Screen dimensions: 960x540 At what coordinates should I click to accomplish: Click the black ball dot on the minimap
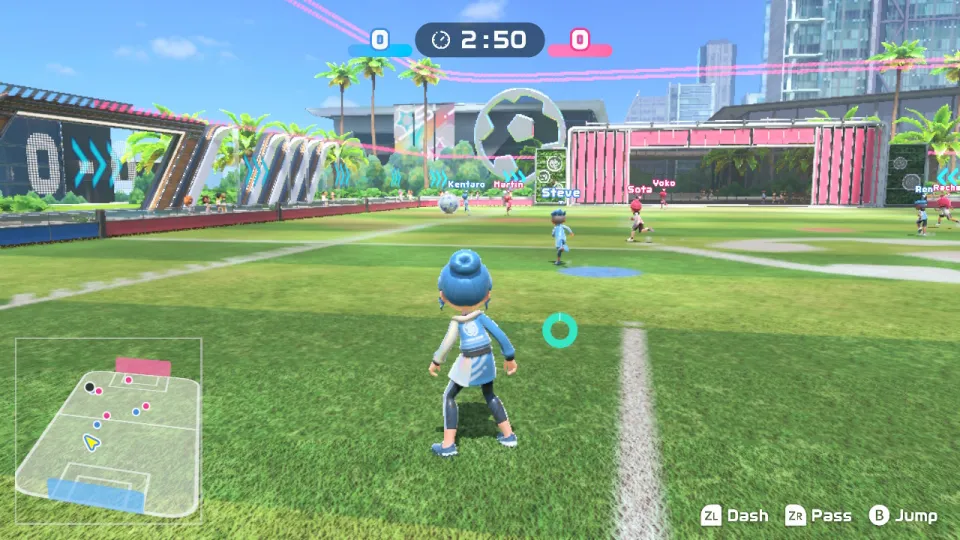point(90,386)
